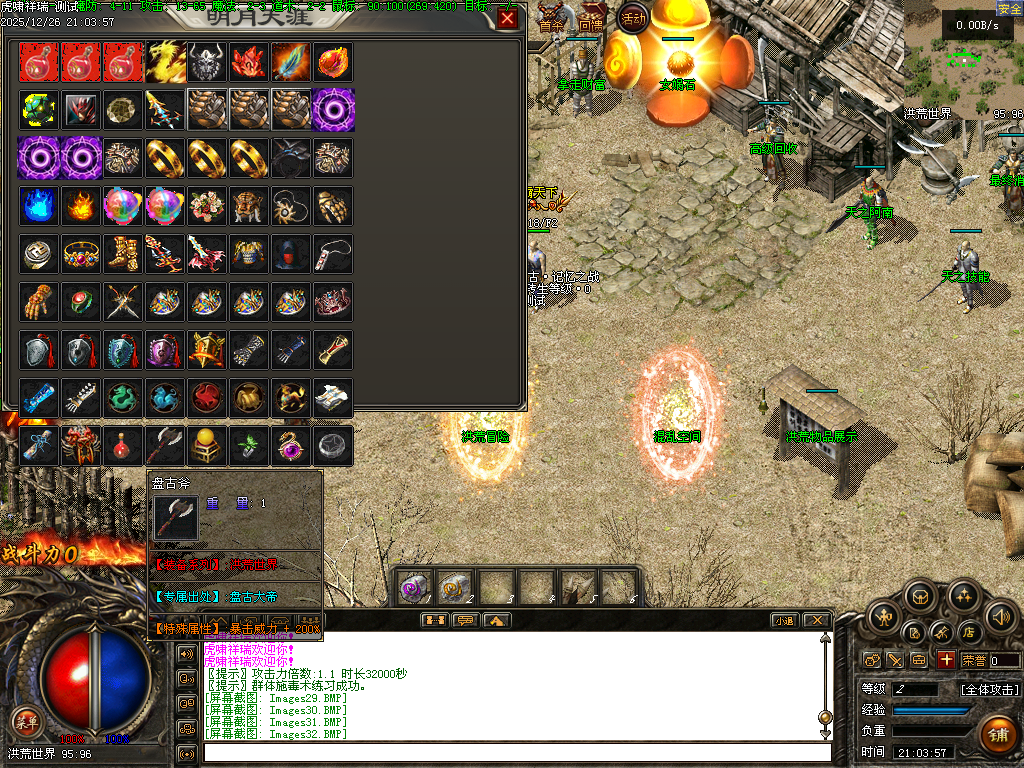Open the 活动 events button
This screenshot has height=768, width=1024.
[632, 17]
